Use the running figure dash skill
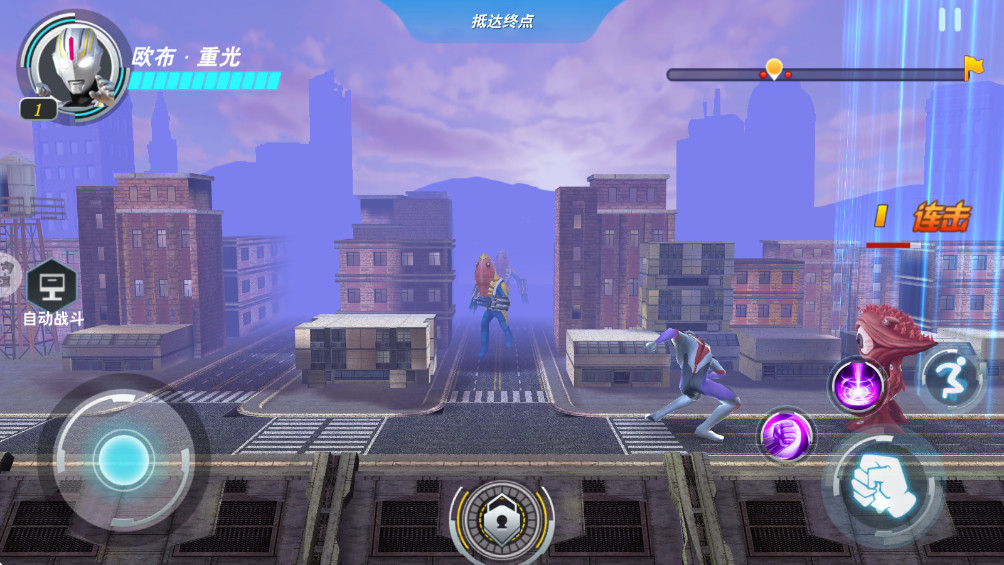Image resolution: width=1004 pixels, height=565 pixels. 950,379
